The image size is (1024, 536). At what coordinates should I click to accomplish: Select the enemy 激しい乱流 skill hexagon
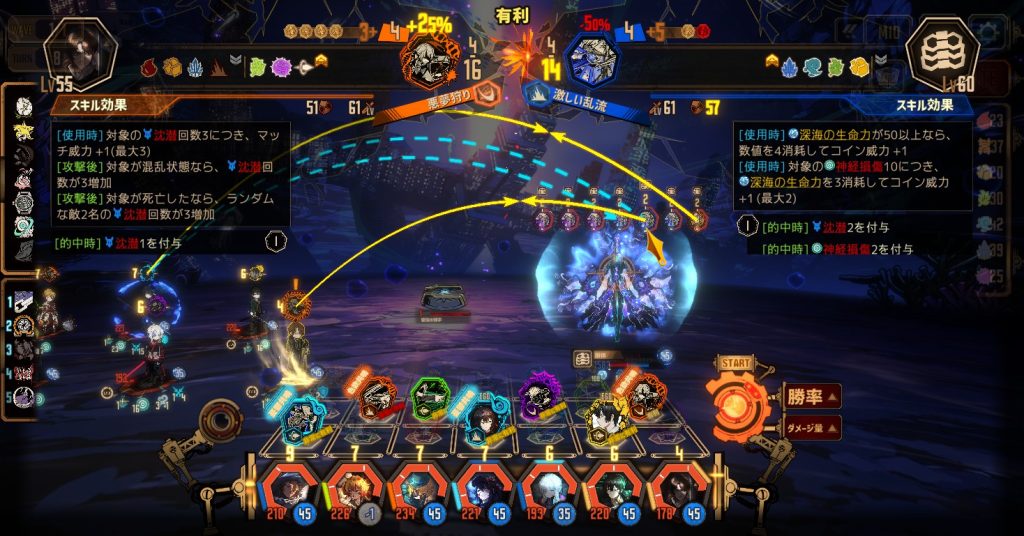(592, 61)
